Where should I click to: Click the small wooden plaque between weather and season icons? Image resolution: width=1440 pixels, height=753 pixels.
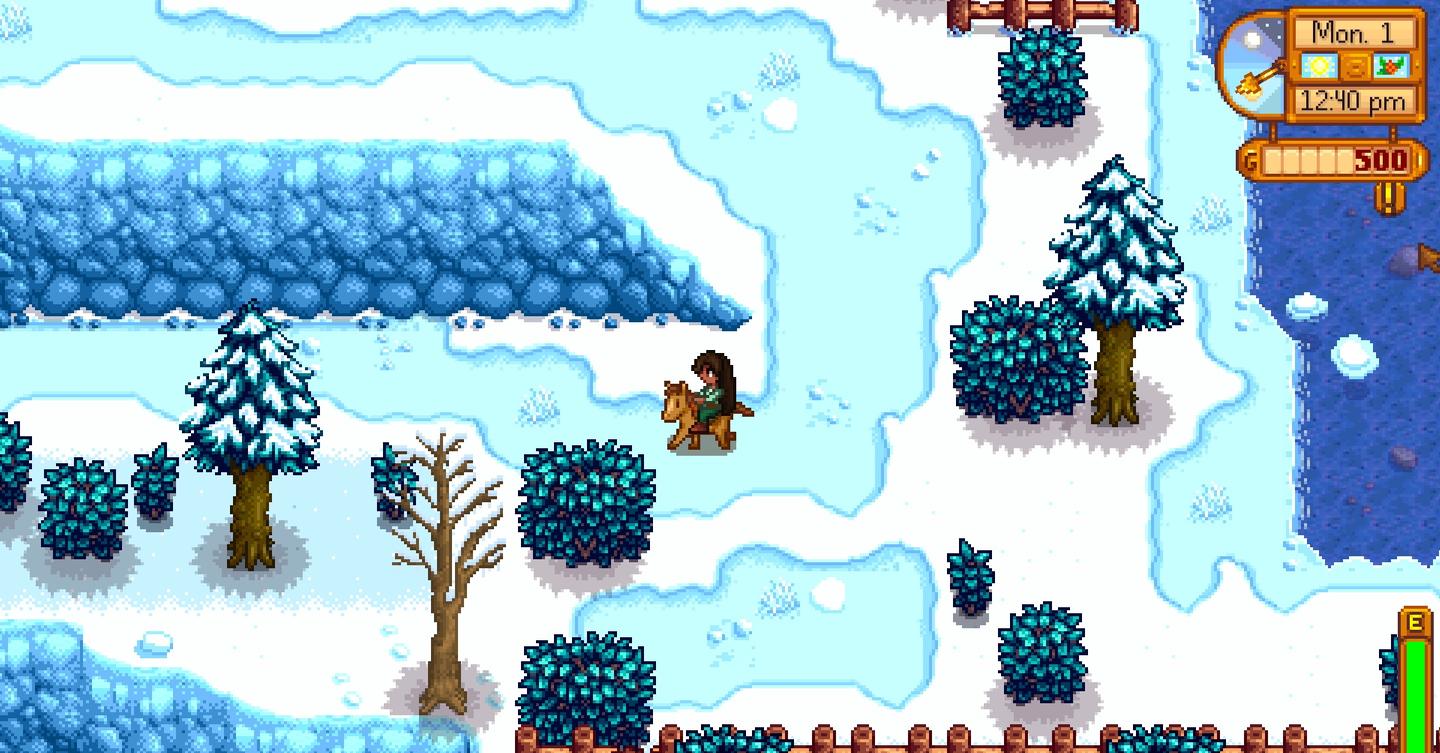click(1355, 64)
